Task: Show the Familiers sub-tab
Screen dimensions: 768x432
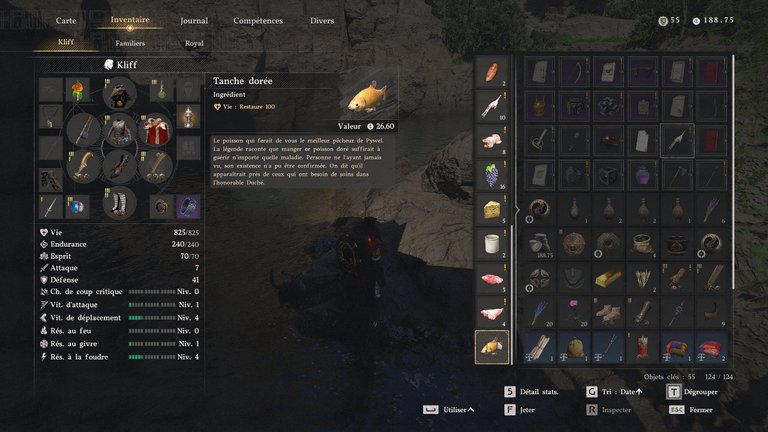Action: 130,43
